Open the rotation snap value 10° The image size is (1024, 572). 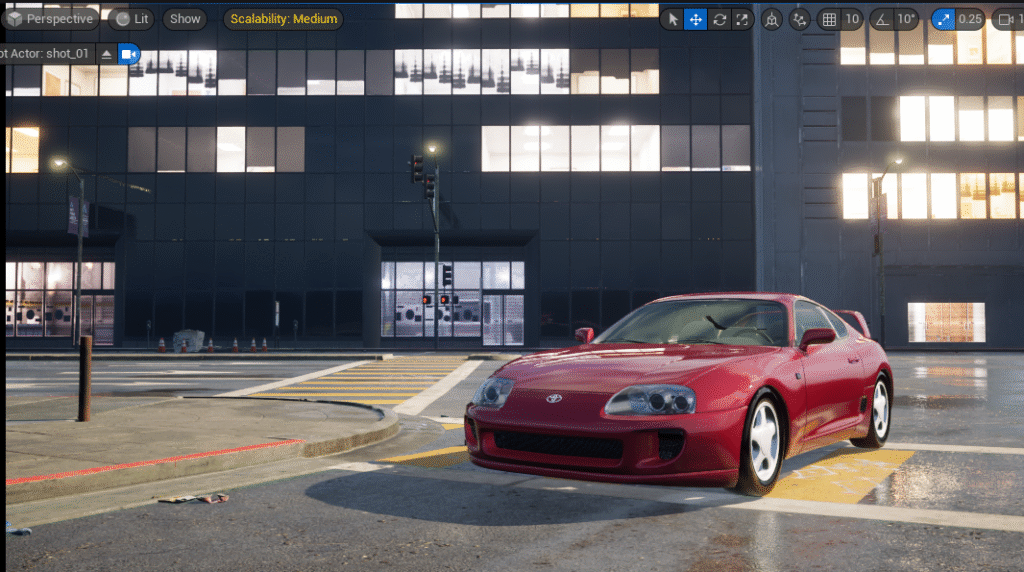coord(906,19)
